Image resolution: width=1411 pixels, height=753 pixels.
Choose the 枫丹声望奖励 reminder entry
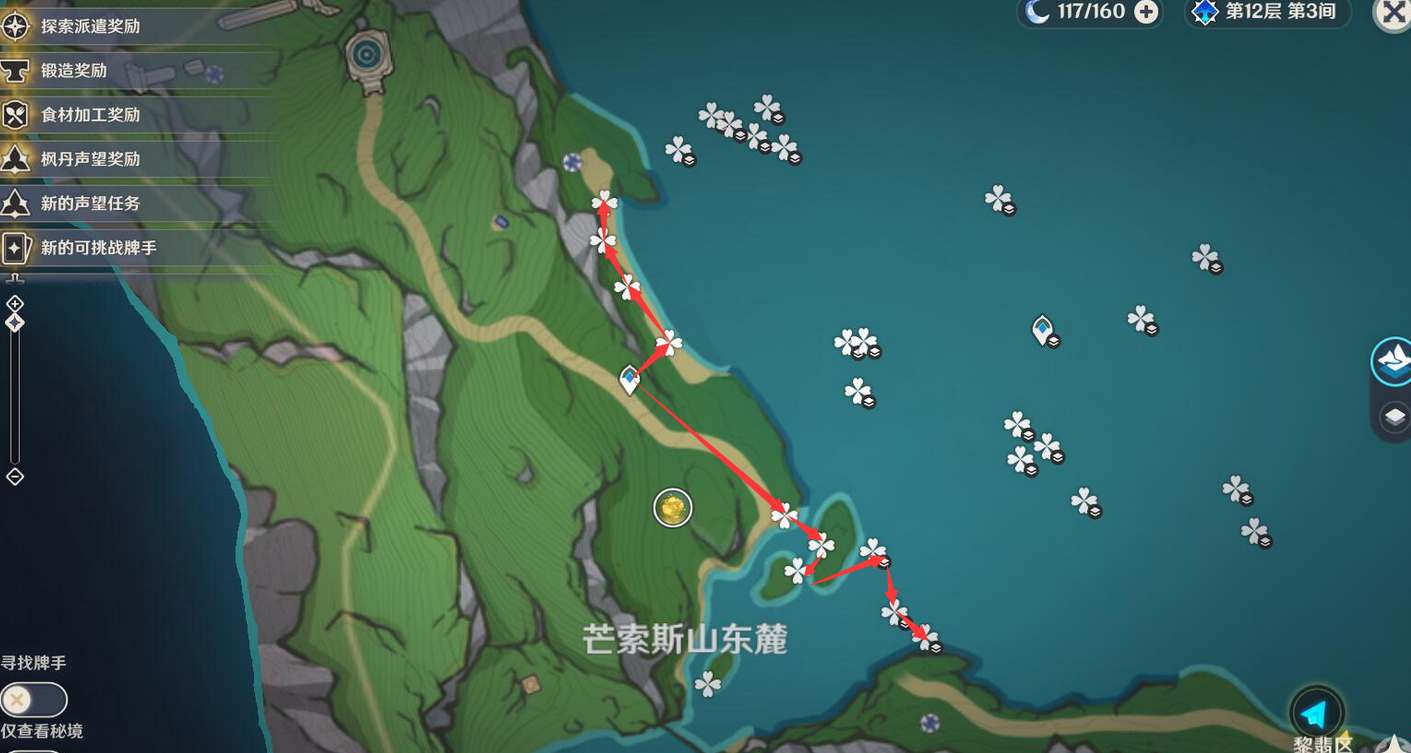pyautogui.click(x=90, y=158)
